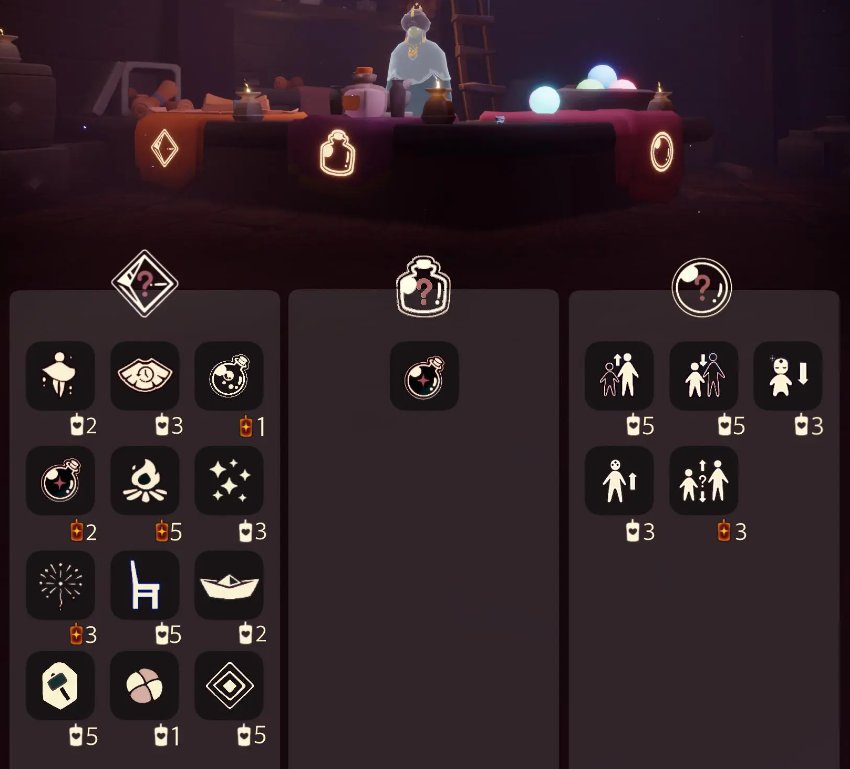The image size is (850, 769).
Task: Choose the hammer card item
Action: [x=60, y=686]
